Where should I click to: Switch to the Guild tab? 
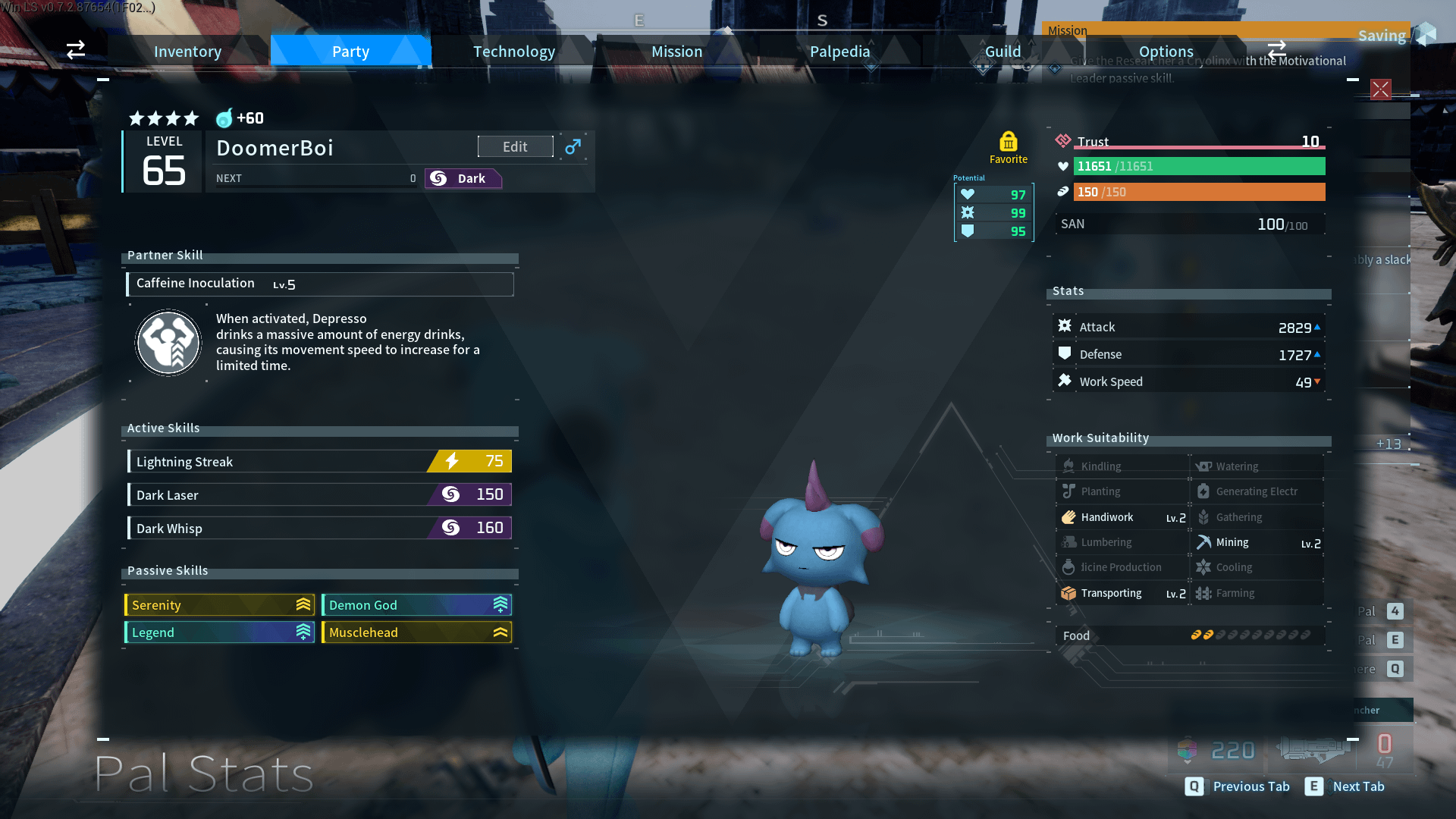pos(1003,52)
